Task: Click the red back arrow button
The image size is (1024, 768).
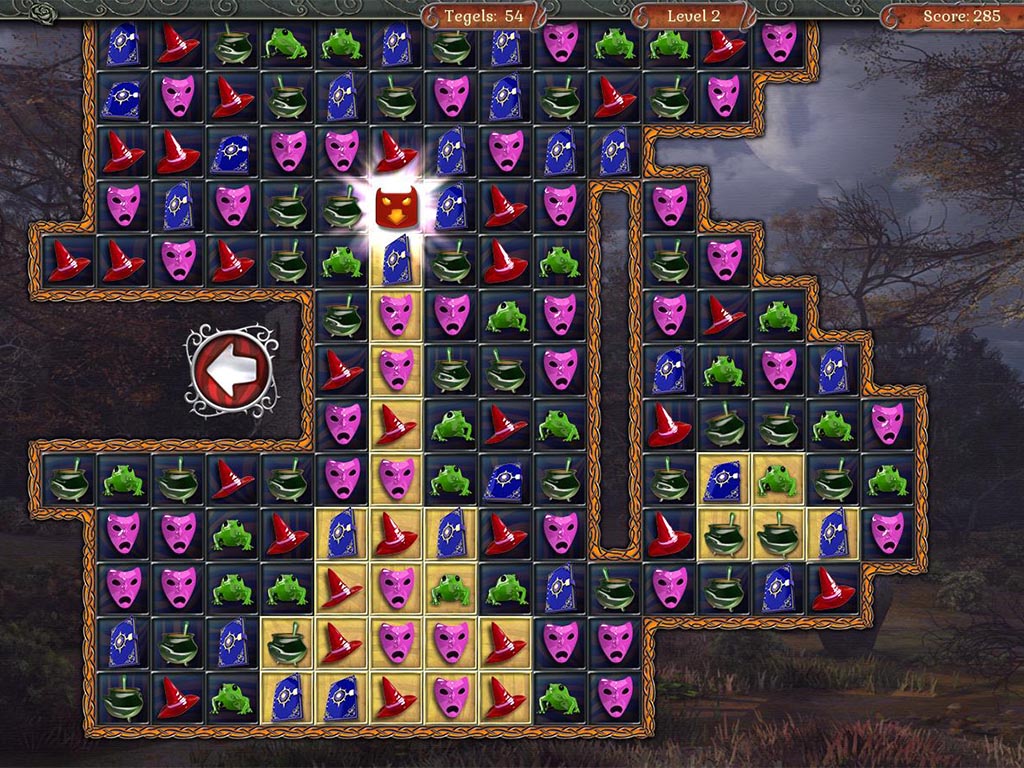Action: point(229,372)
